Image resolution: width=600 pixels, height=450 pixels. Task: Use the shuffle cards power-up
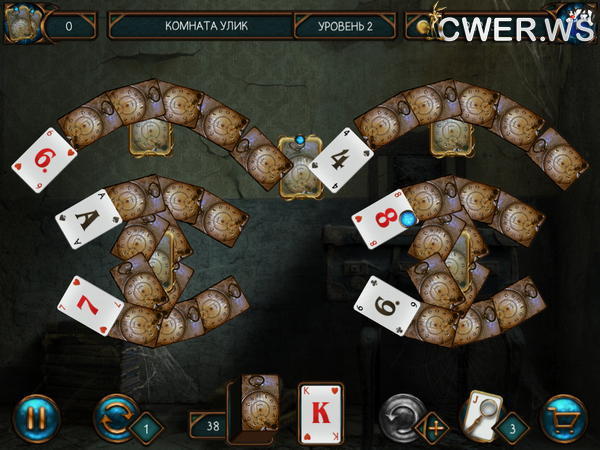114,415
